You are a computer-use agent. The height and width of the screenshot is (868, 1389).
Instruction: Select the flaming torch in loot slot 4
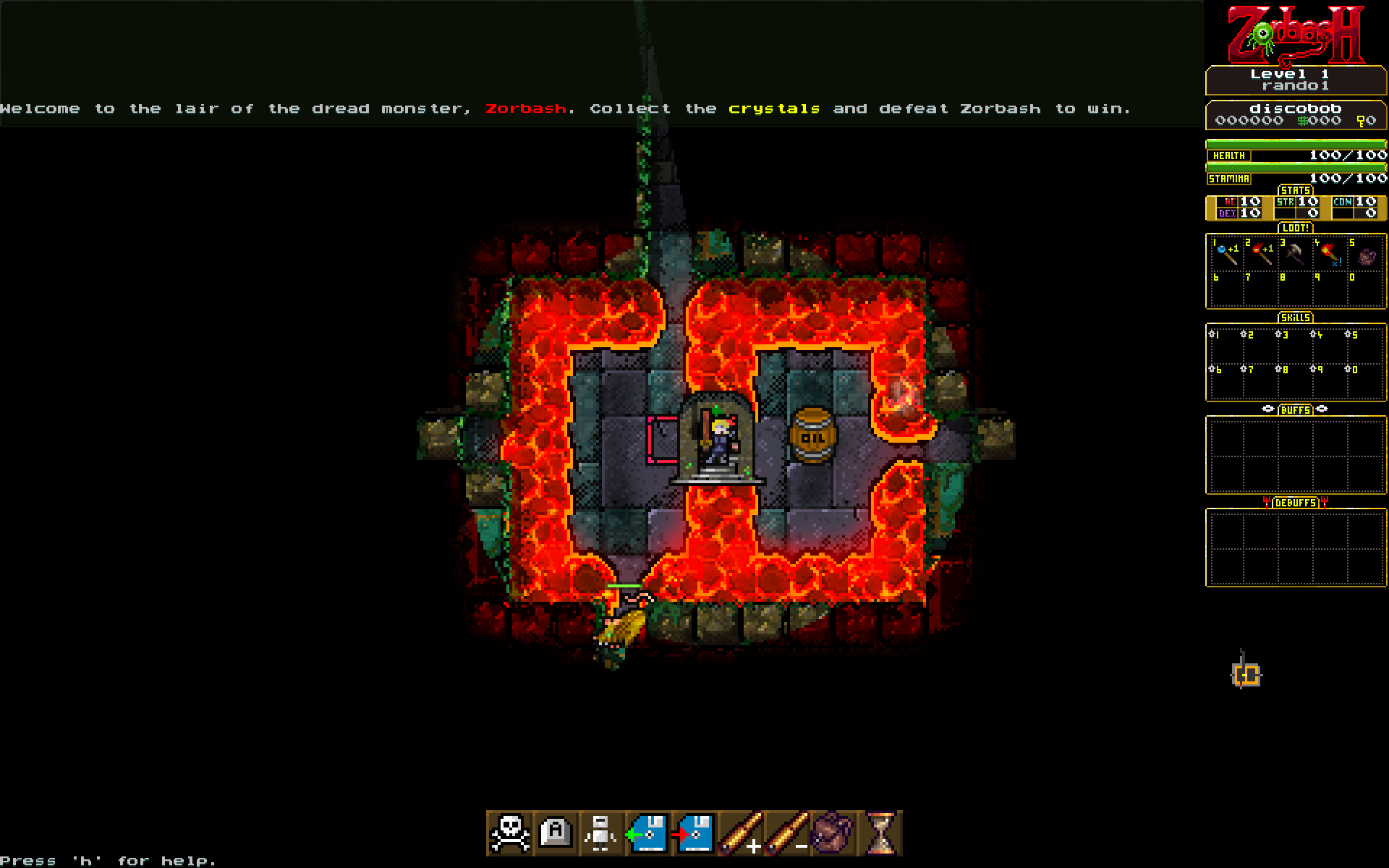[x=1330, y=253]
